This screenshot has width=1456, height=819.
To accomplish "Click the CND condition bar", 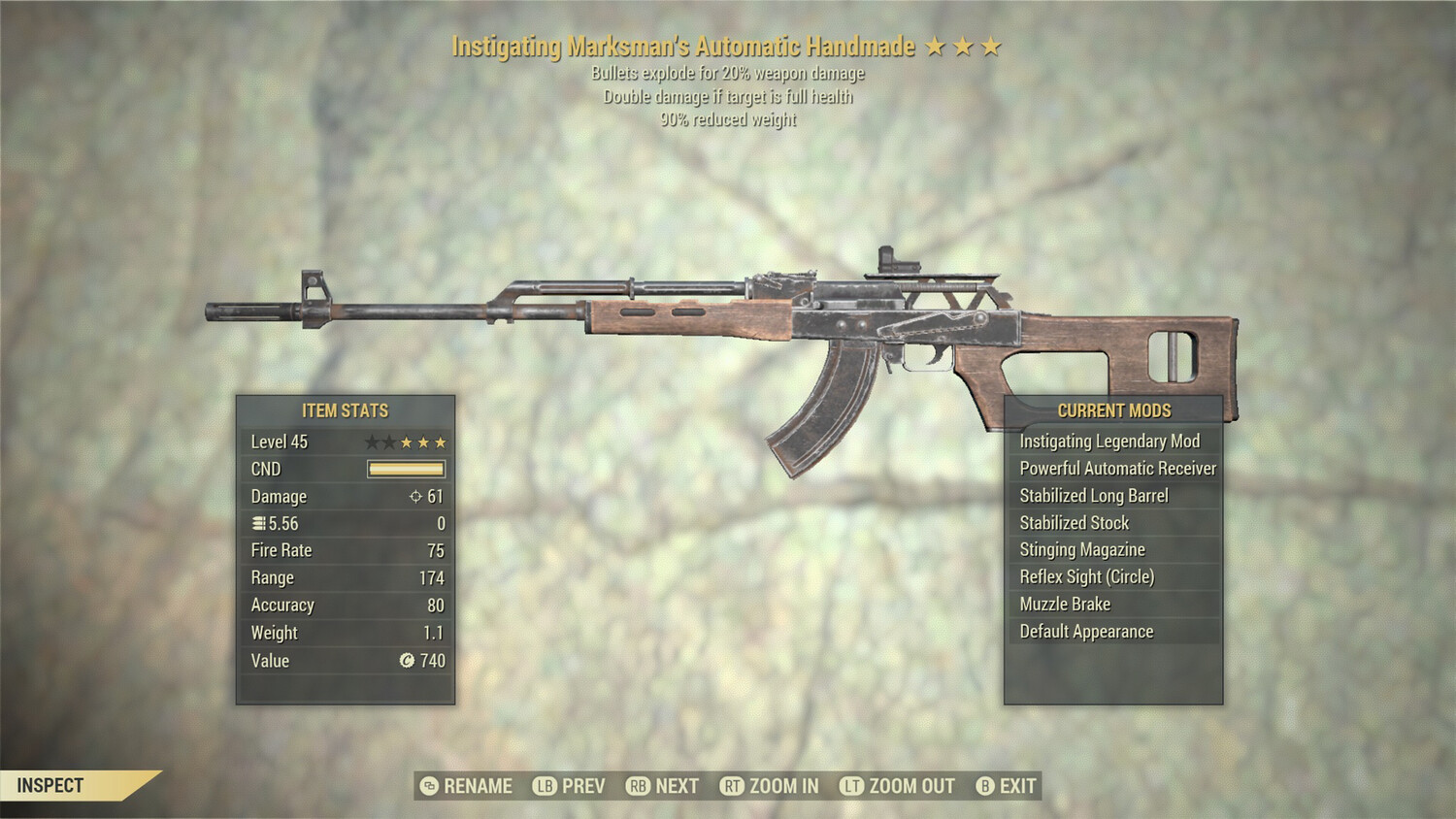I will [408, 469].
